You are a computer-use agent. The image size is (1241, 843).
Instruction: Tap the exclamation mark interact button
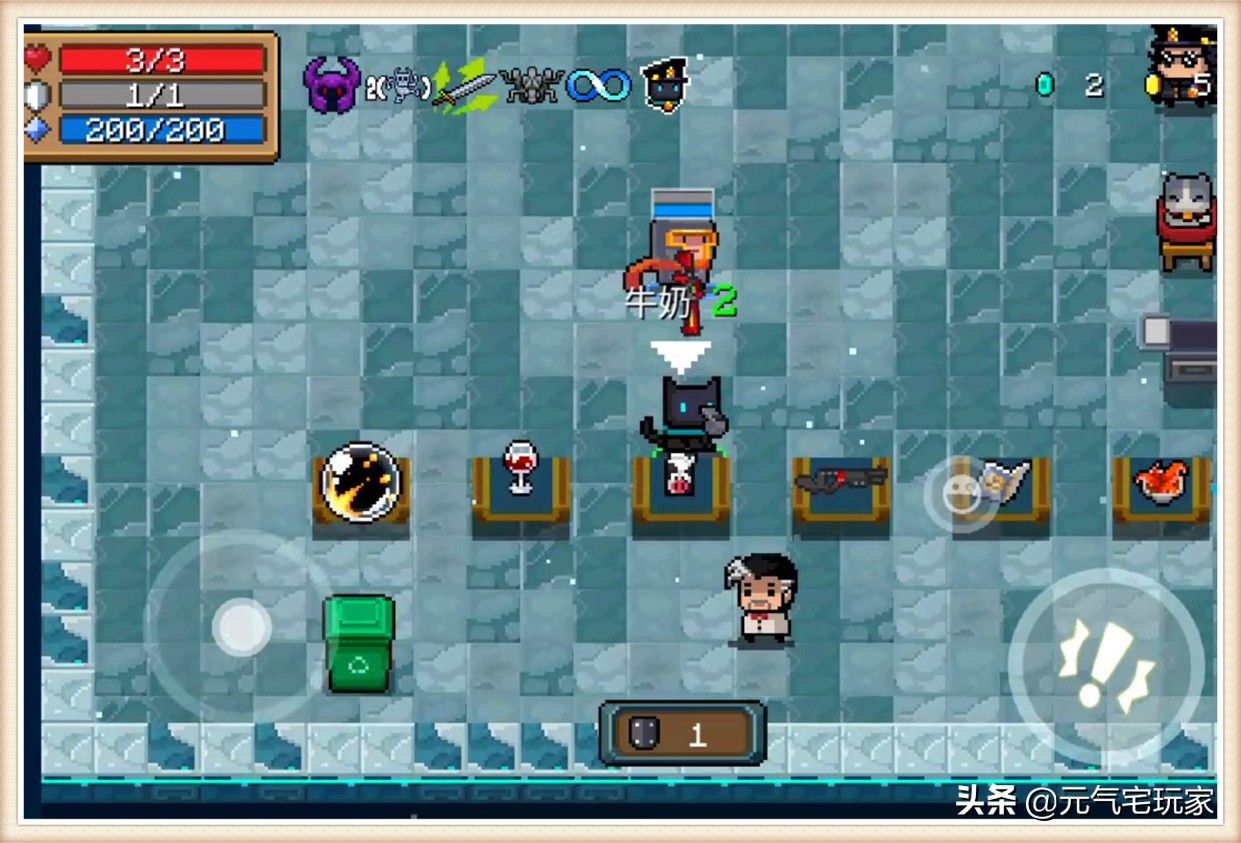pos(1106,665)
